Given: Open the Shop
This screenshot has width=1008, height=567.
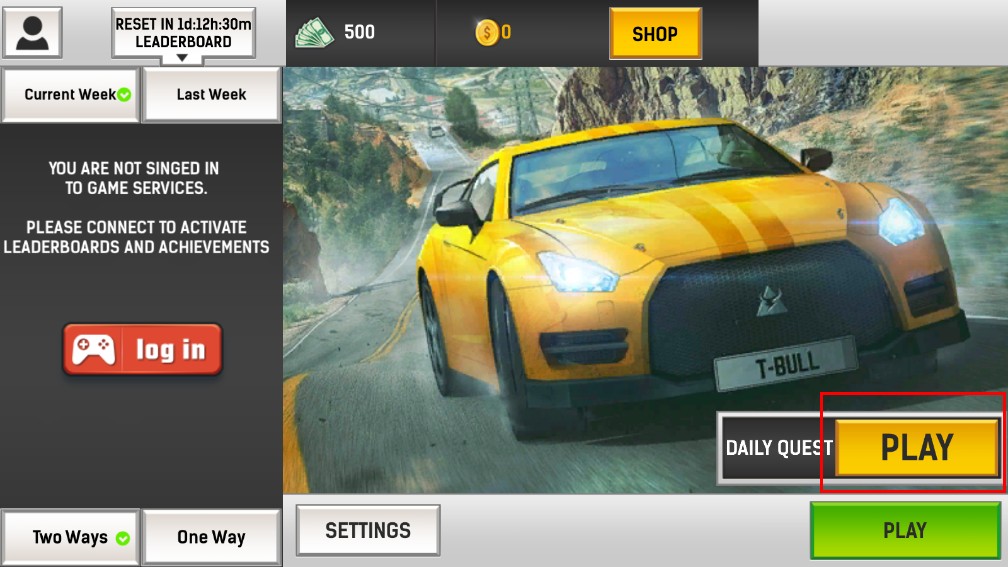Looking at the screenshot, I should click(x=655, y=34).
